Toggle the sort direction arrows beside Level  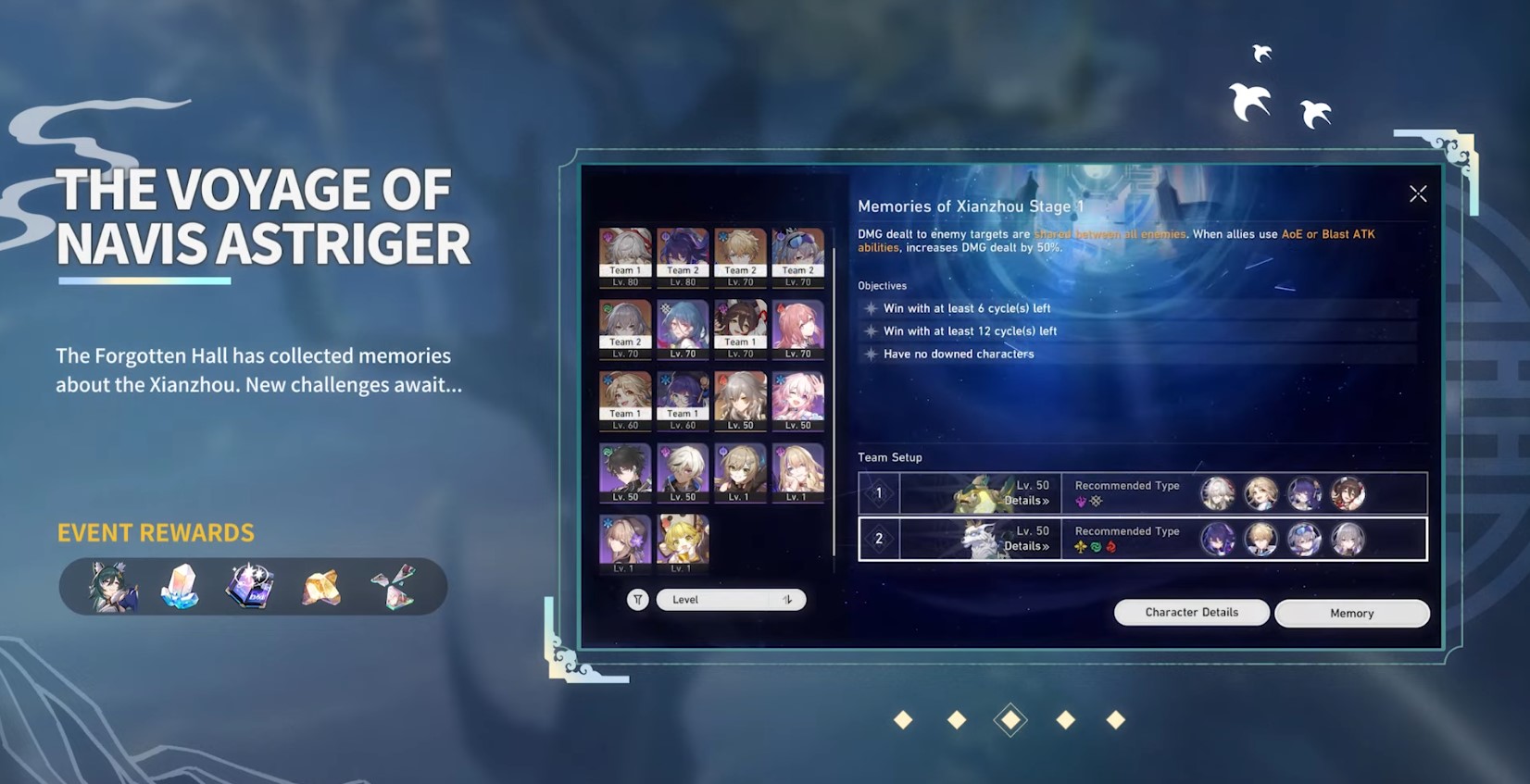(787, 600)
